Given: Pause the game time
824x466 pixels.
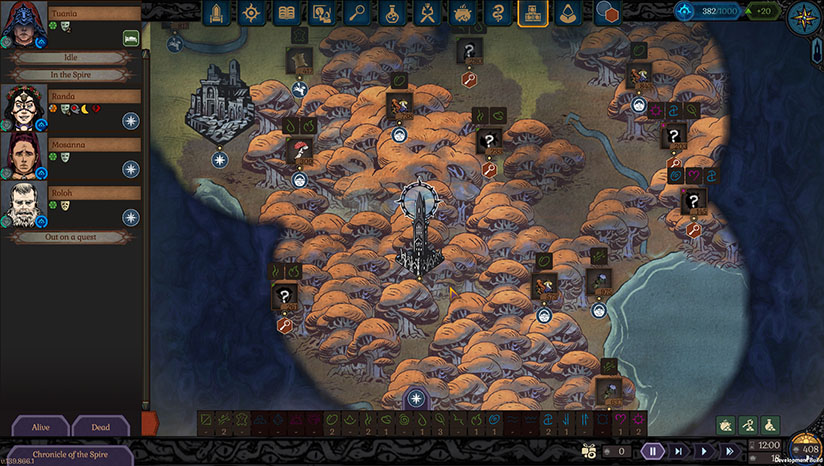Looking at the screenshot, I should pos(652,451).
